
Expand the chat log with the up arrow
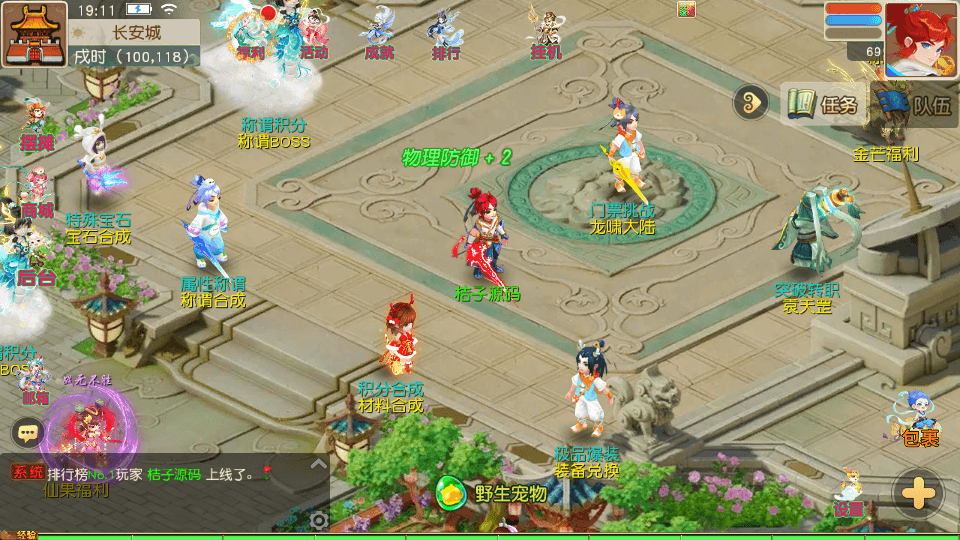click(318, 464)
